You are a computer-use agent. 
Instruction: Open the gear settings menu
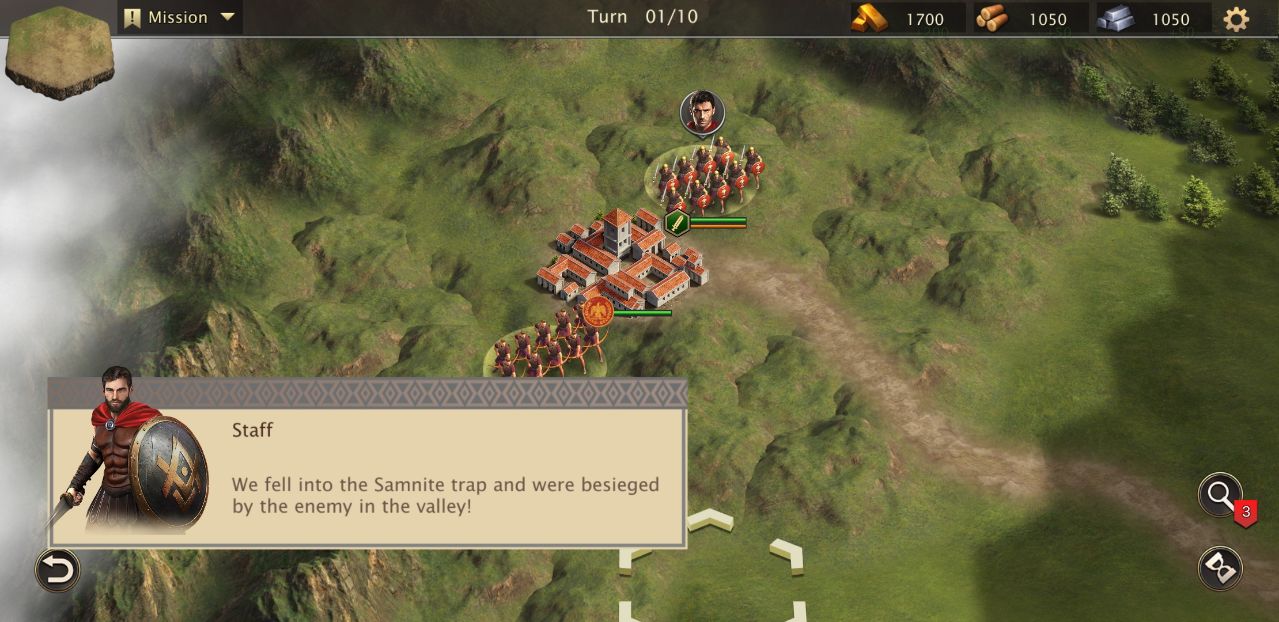(1236, 19)
